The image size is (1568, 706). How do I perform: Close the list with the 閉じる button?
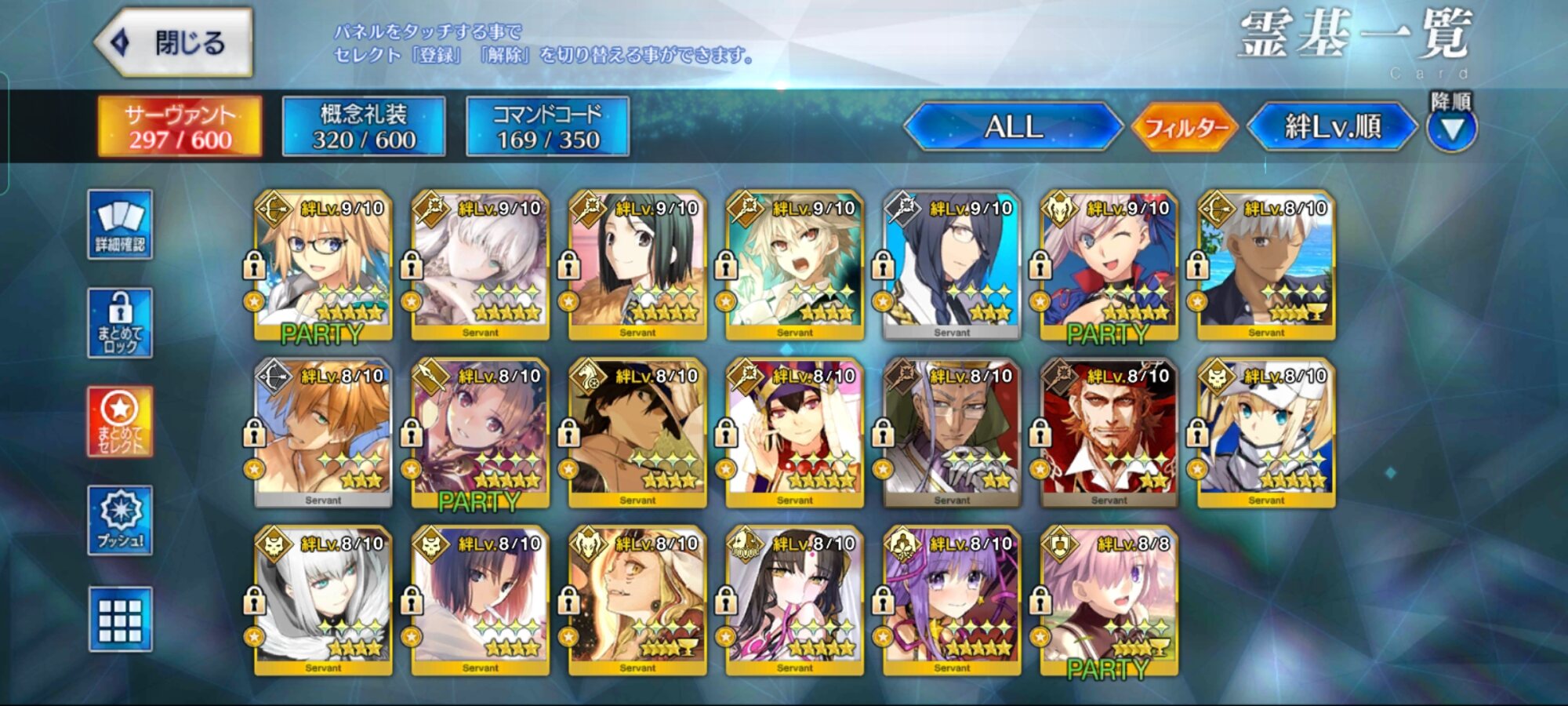coord(174,42)
